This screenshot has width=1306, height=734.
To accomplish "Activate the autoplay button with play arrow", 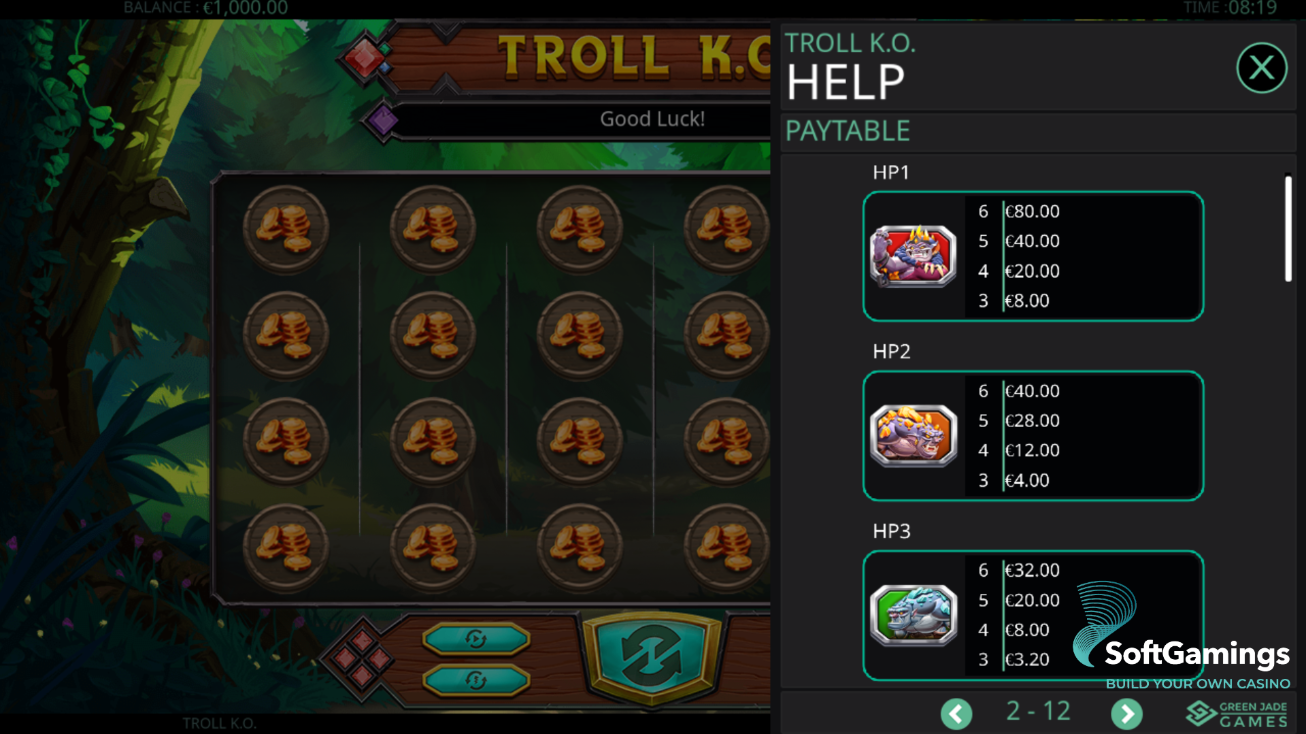I will [476, 638].
